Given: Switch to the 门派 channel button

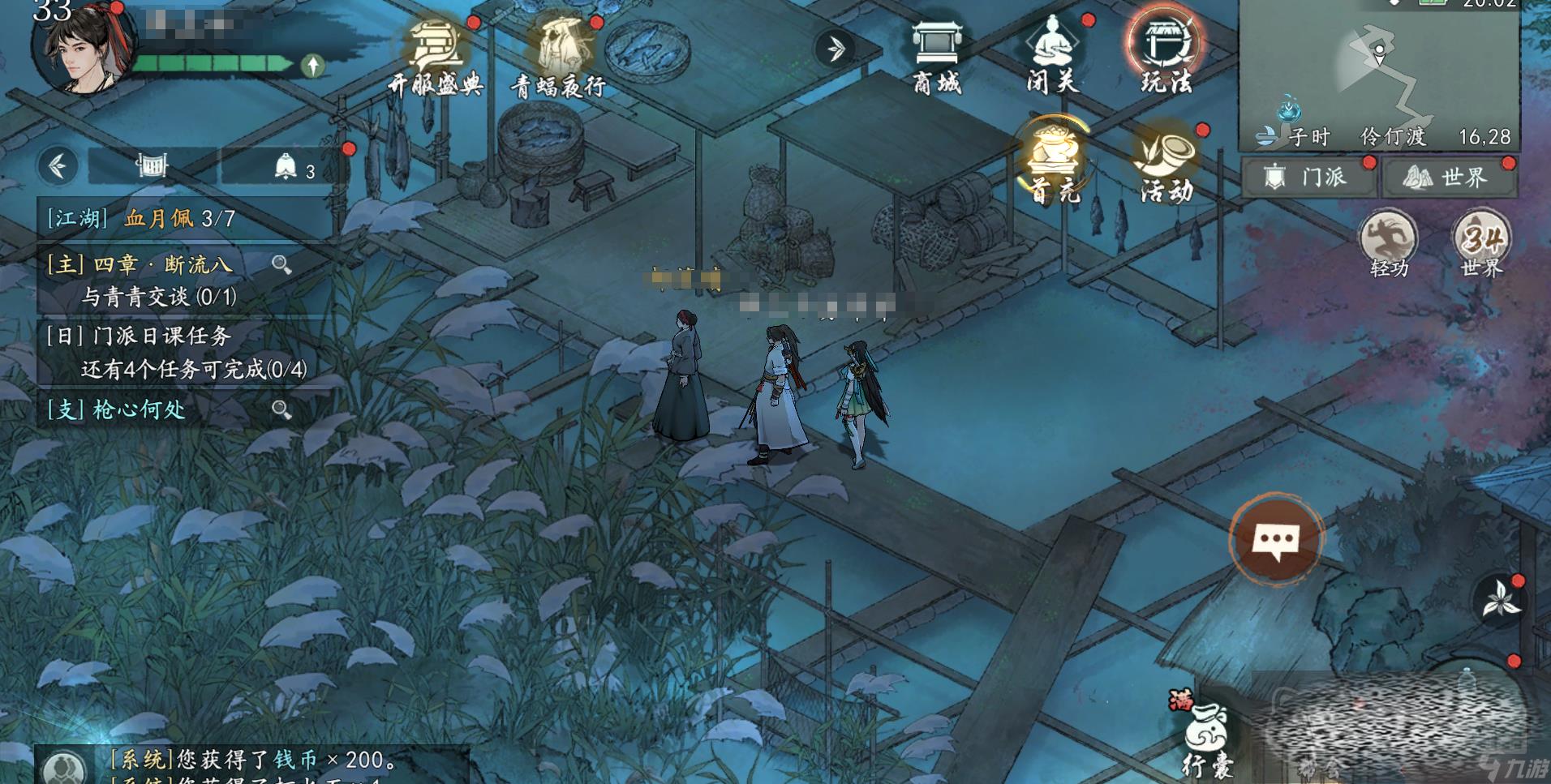Looking at the screenshot, I should (1308, 177).
